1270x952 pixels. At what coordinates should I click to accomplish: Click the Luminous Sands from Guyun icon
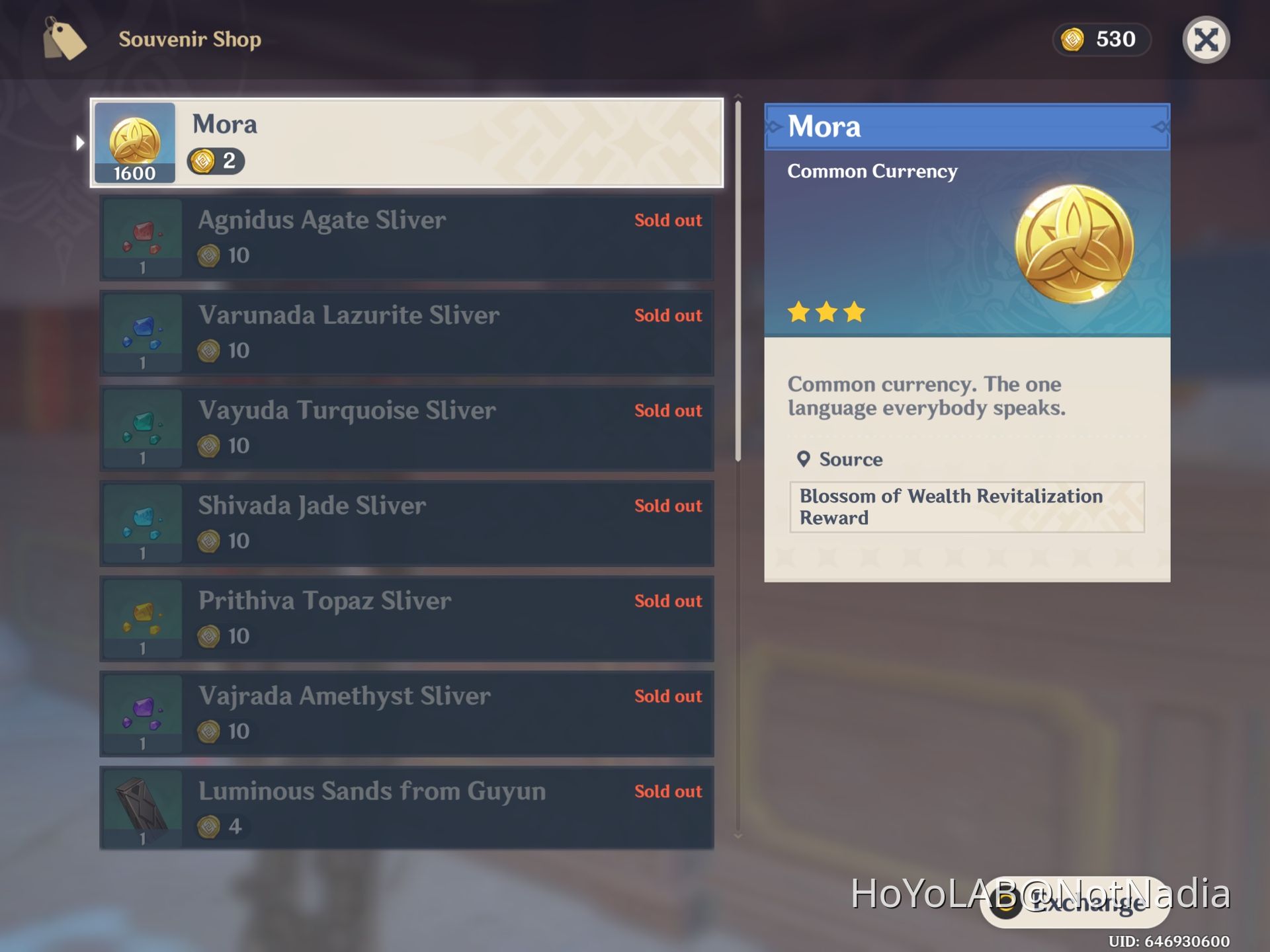(x=142, y=808)
